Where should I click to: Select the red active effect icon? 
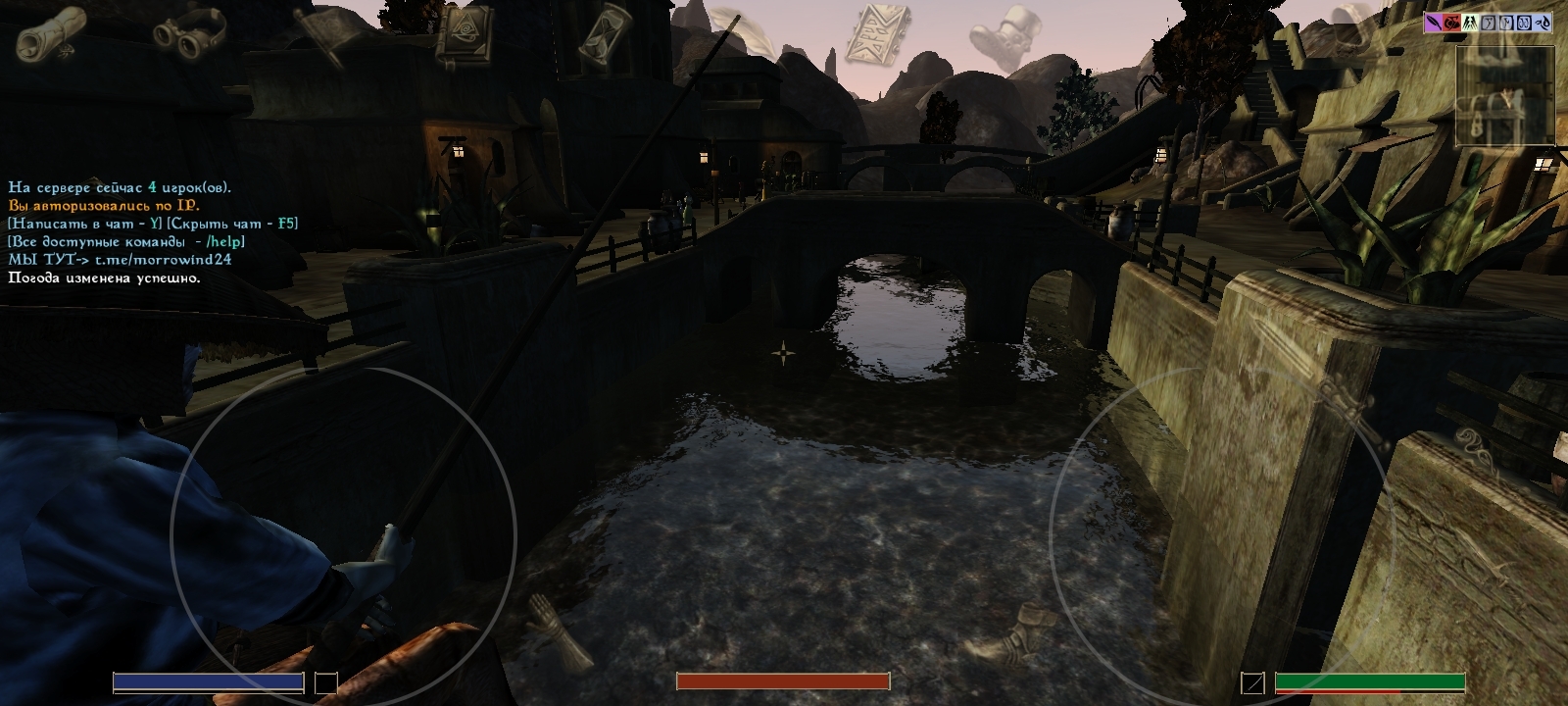click(1452, 23)
